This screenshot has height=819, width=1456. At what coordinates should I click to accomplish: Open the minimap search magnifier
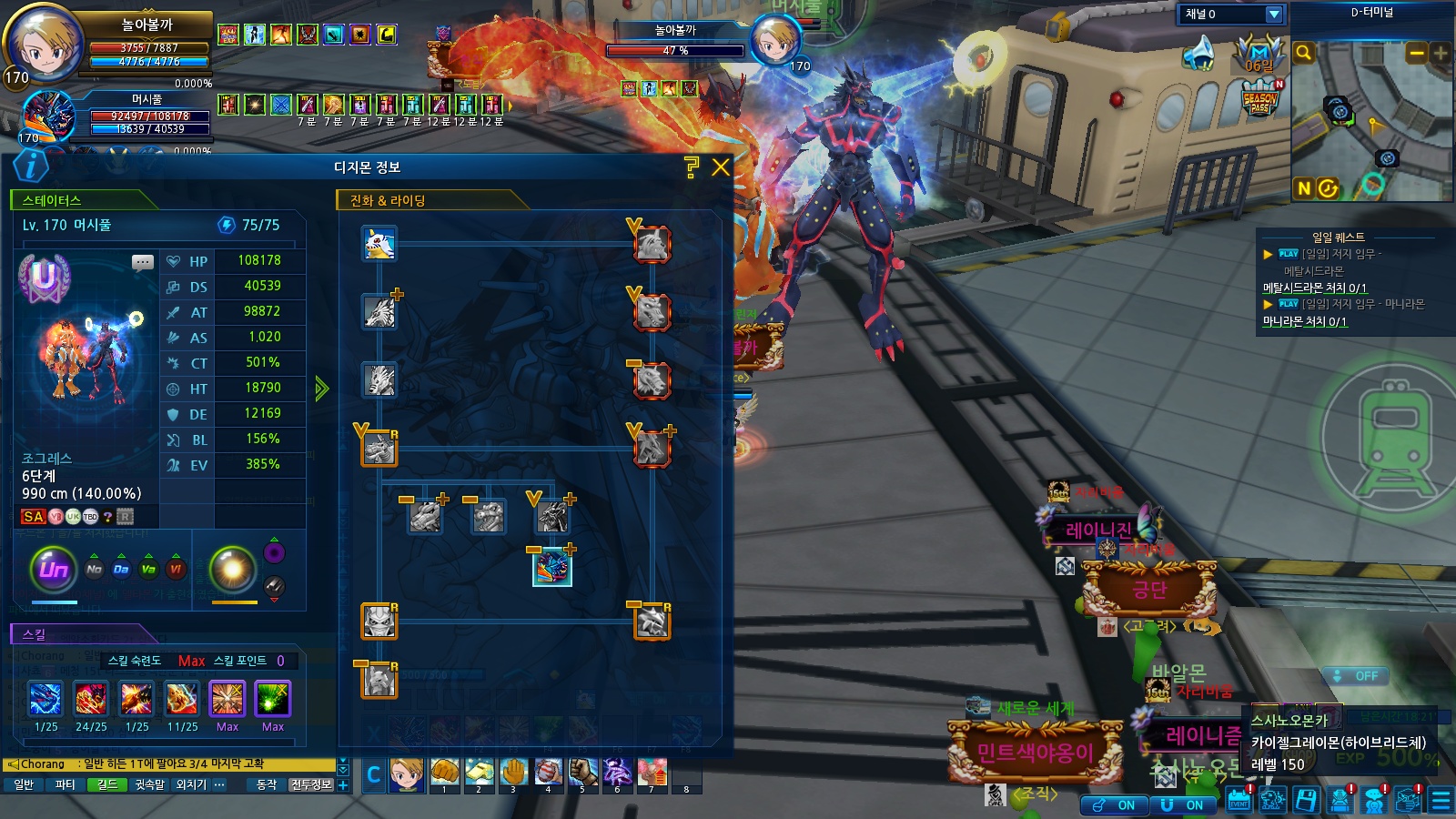[x=1303, y=53]
